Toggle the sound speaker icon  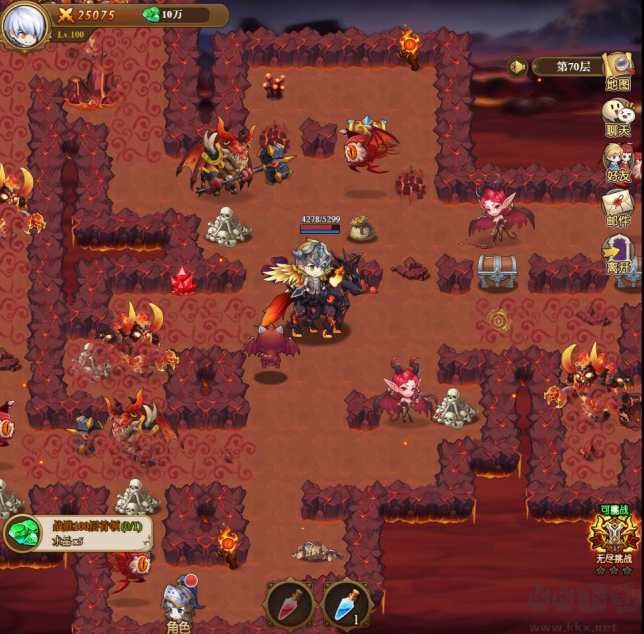point(517,67)
